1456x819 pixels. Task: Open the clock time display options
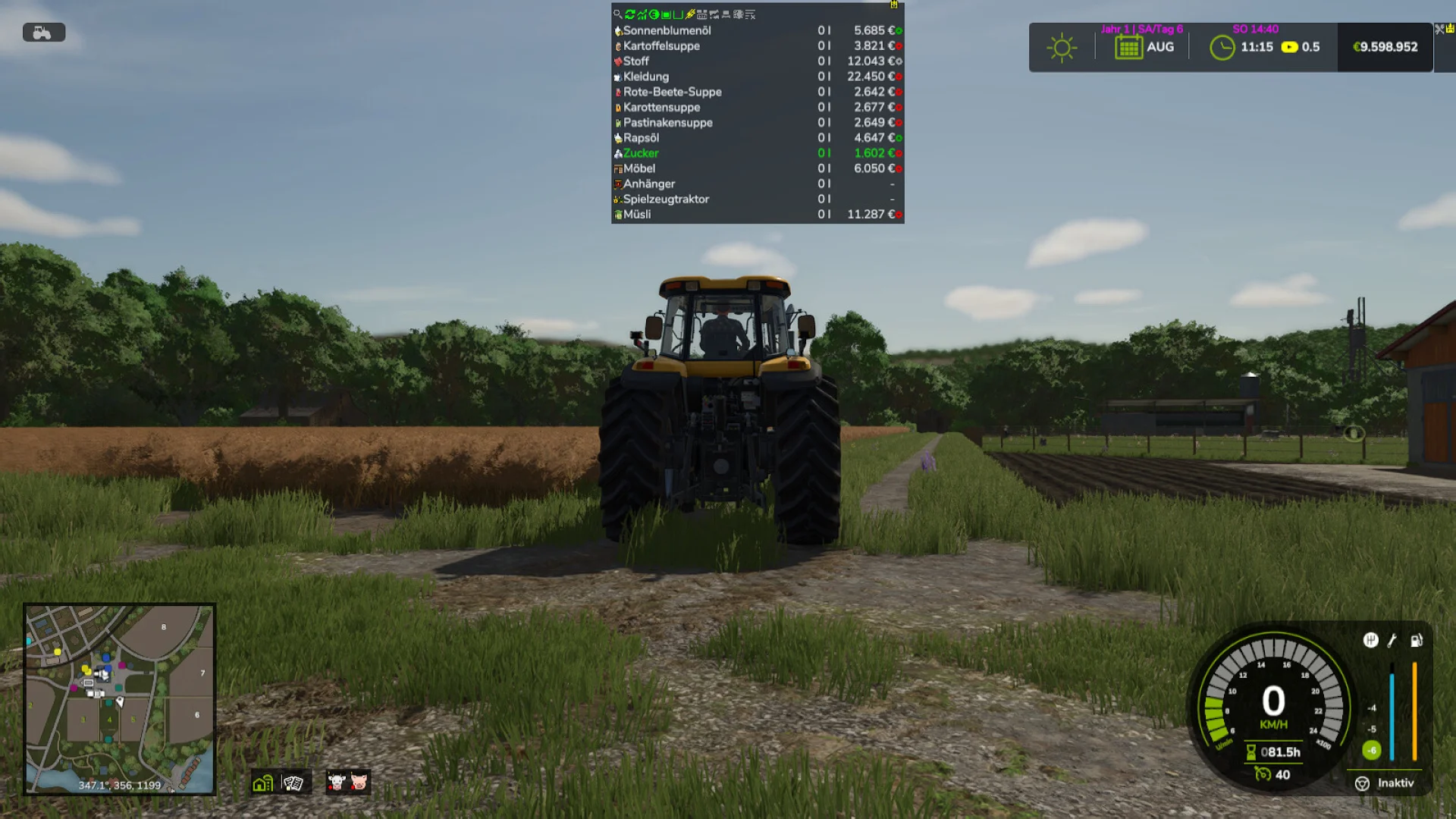click(1223, 47)
